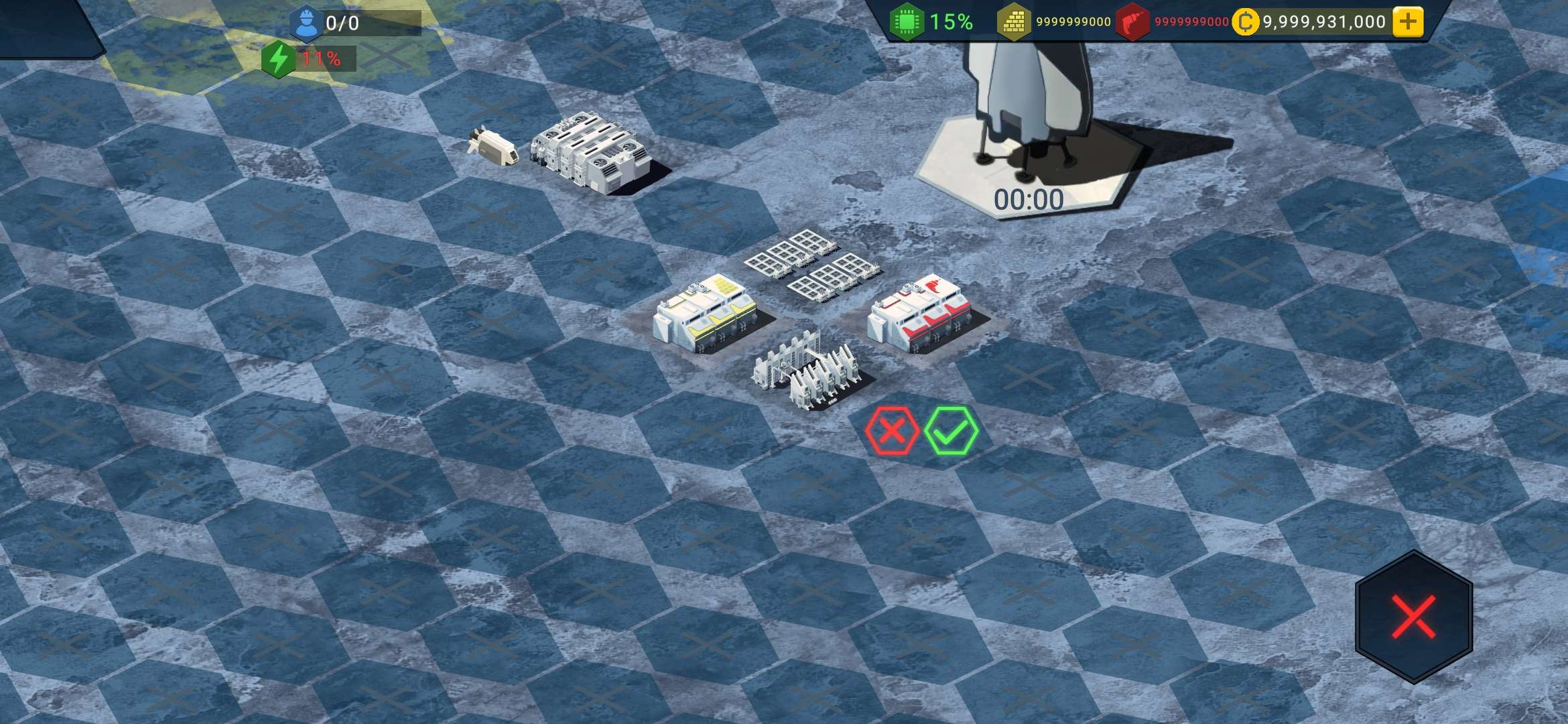1568x724 pixels.
Task: Close build mode with large red X
Action: [x=1413, y=616]
